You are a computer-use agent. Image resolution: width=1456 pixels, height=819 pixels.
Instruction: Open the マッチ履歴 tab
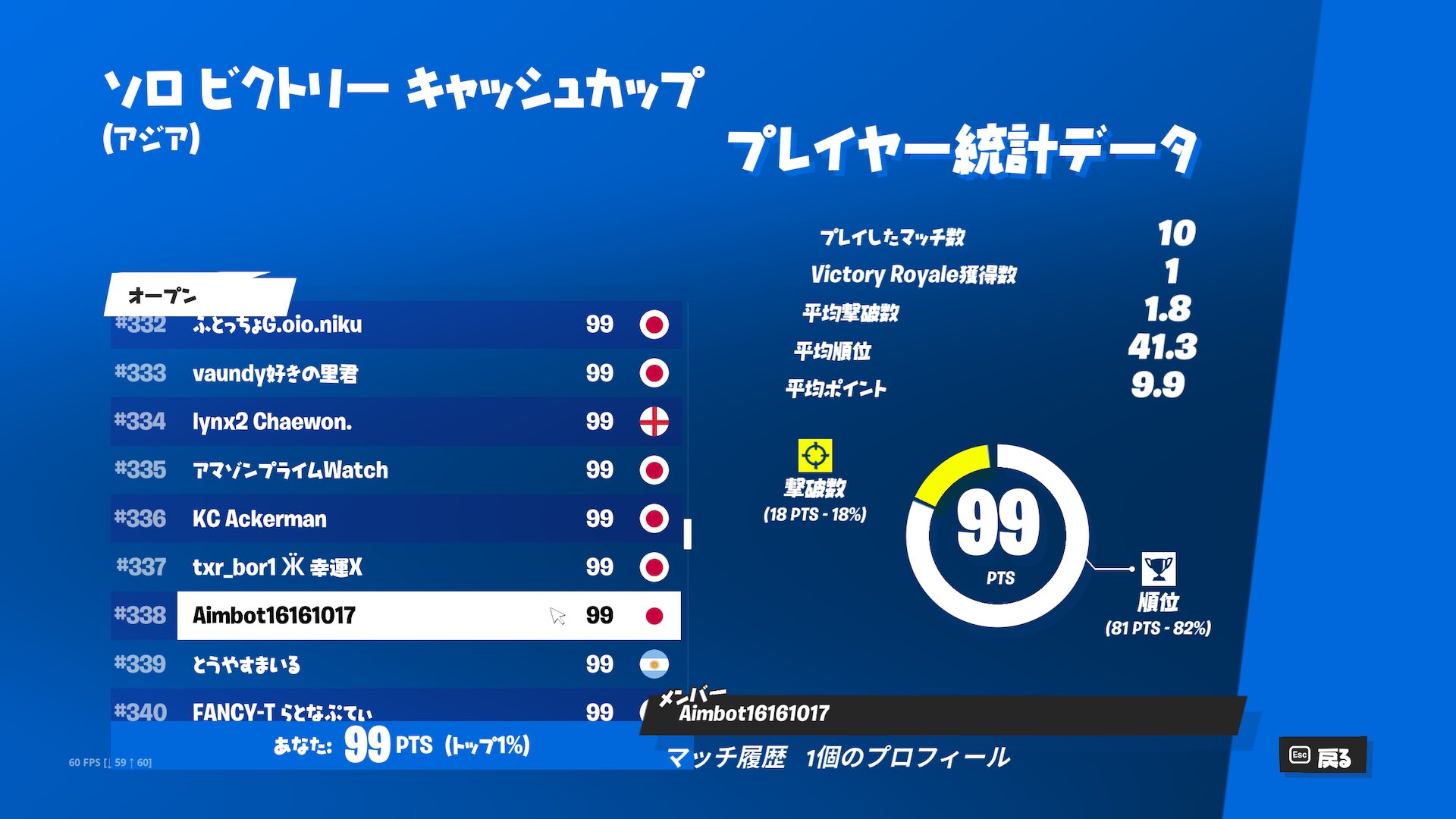tap(728, 755)
